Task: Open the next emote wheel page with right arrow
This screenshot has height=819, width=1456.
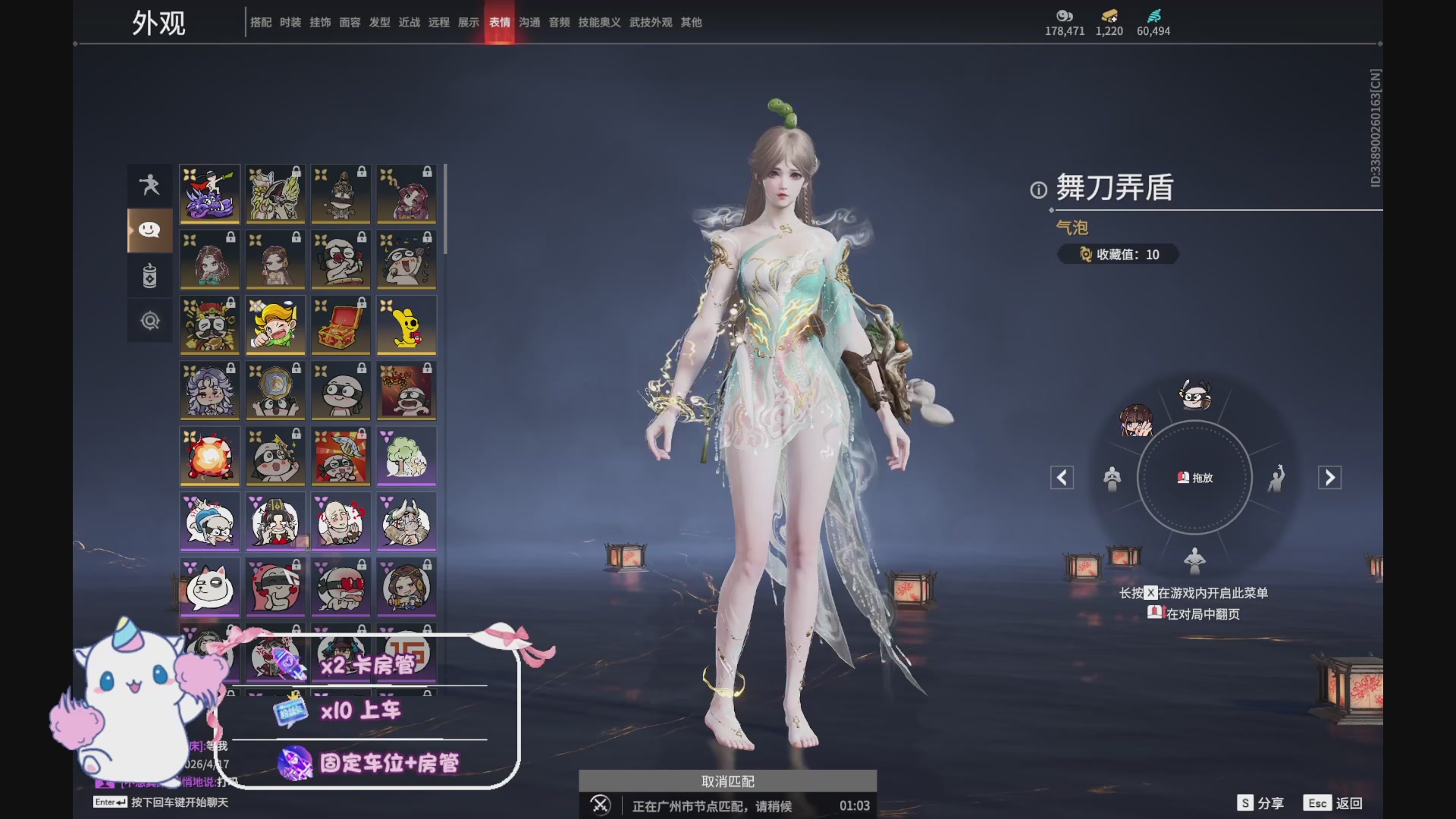Action: point(1331,478)
